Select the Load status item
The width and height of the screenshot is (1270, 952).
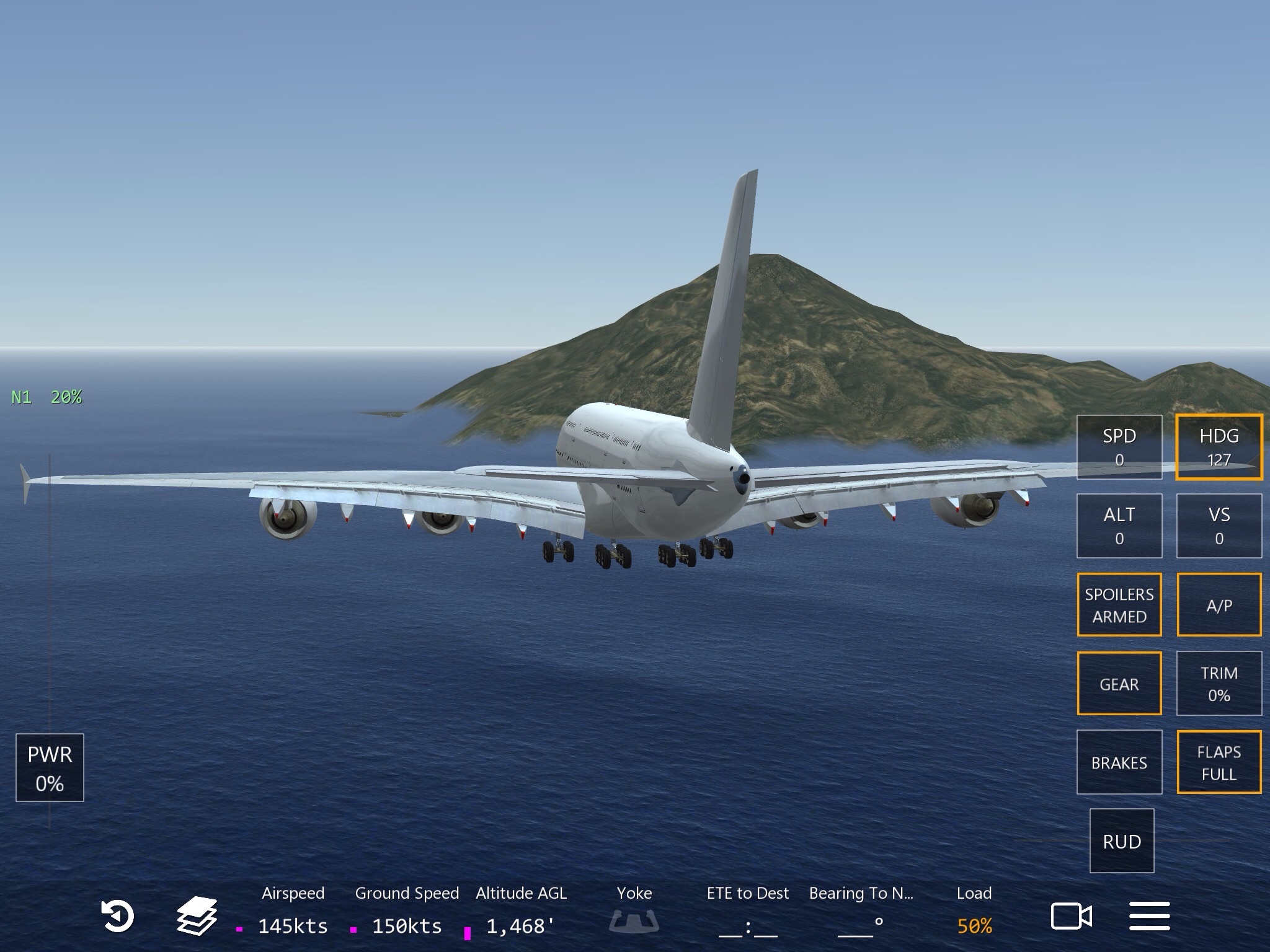click(974, 911)
